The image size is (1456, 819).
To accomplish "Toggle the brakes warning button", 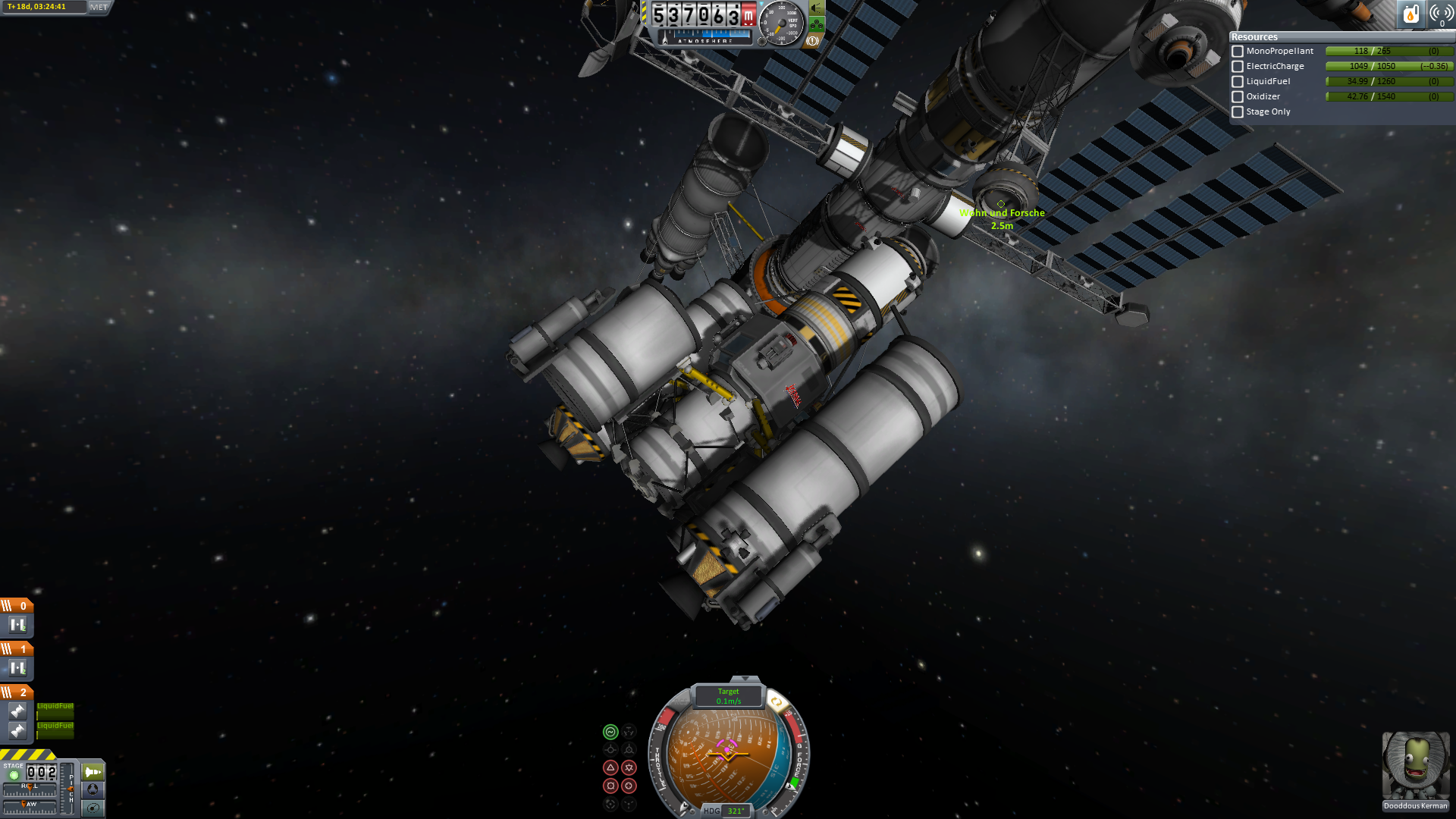I will click(812, 41).
